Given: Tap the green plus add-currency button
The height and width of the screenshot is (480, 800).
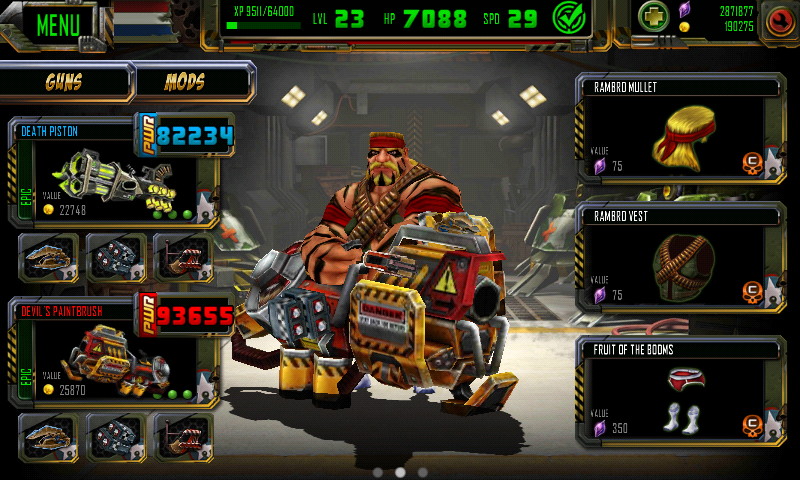Looking at the screenshot, I should click(655, 18).
